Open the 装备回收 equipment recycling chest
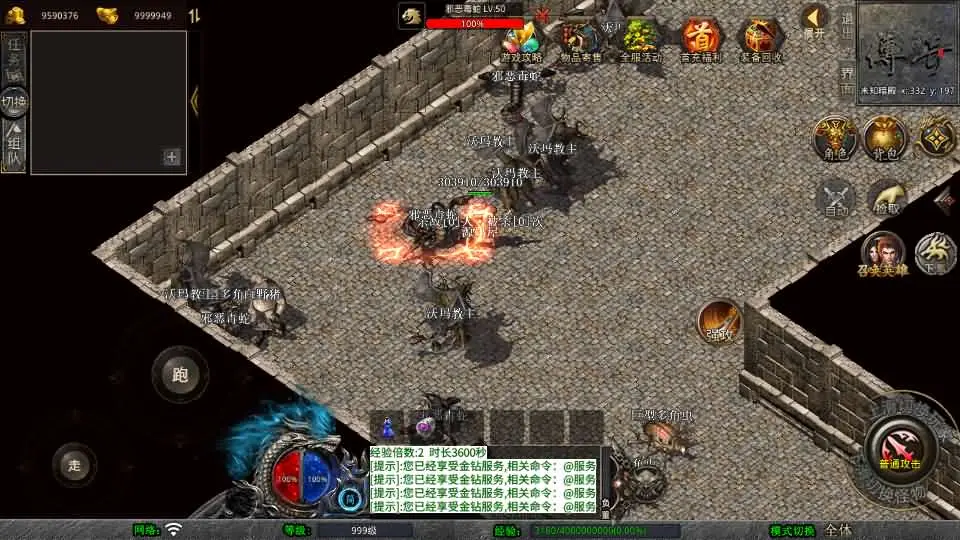The image size is (960, 540). (x=760, y=41)
